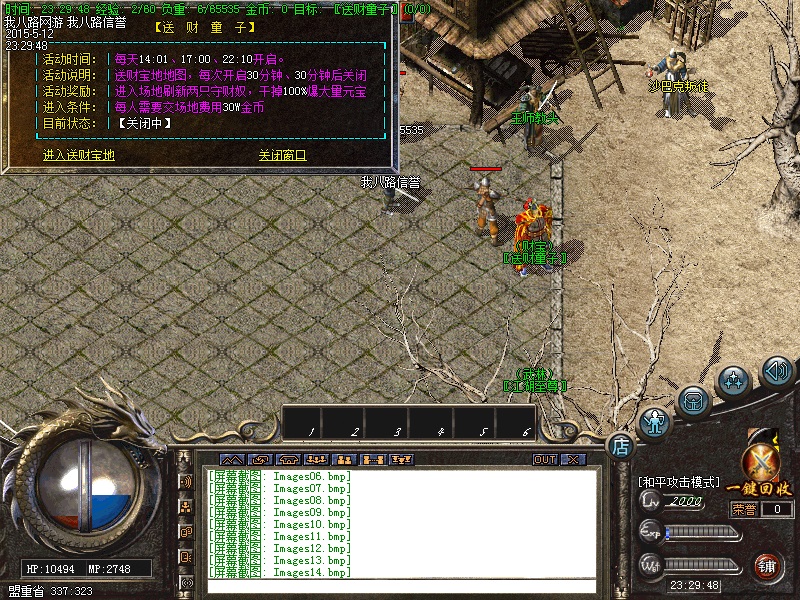Click the OUT button above chat
Image resolution: width=800 pixels, height=600 pixels.
(544, 460)
